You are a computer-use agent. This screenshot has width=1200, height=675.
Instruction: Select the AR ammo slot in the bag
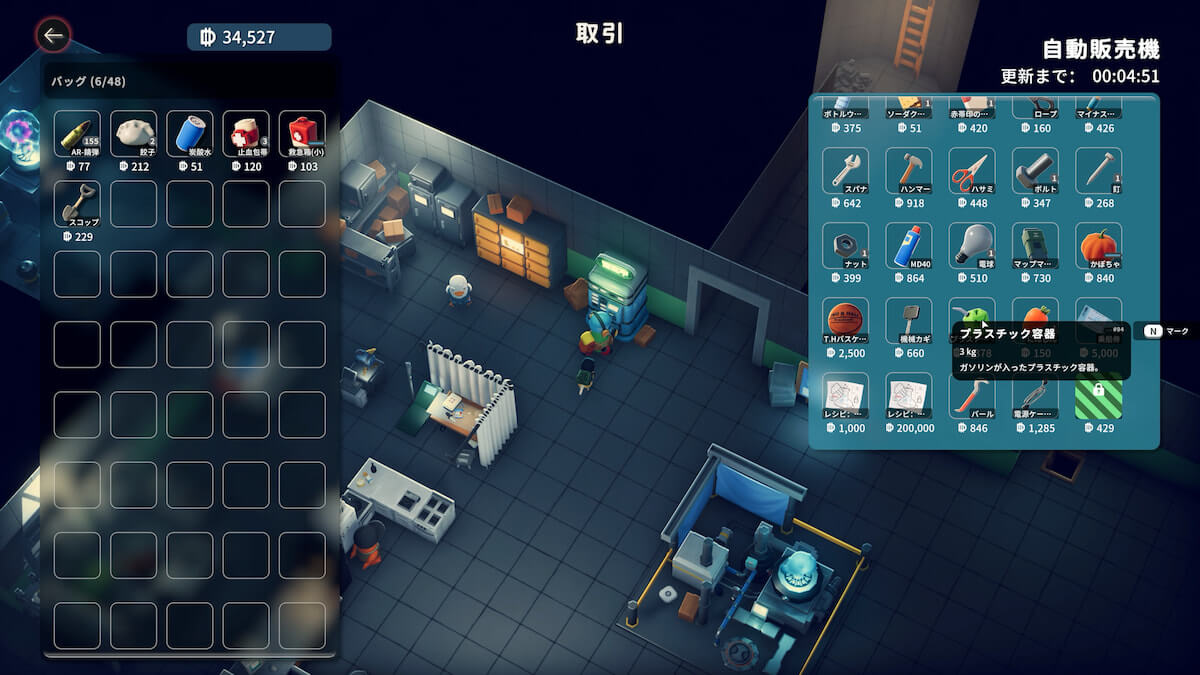pyautogui.click(x=77, y=134)
